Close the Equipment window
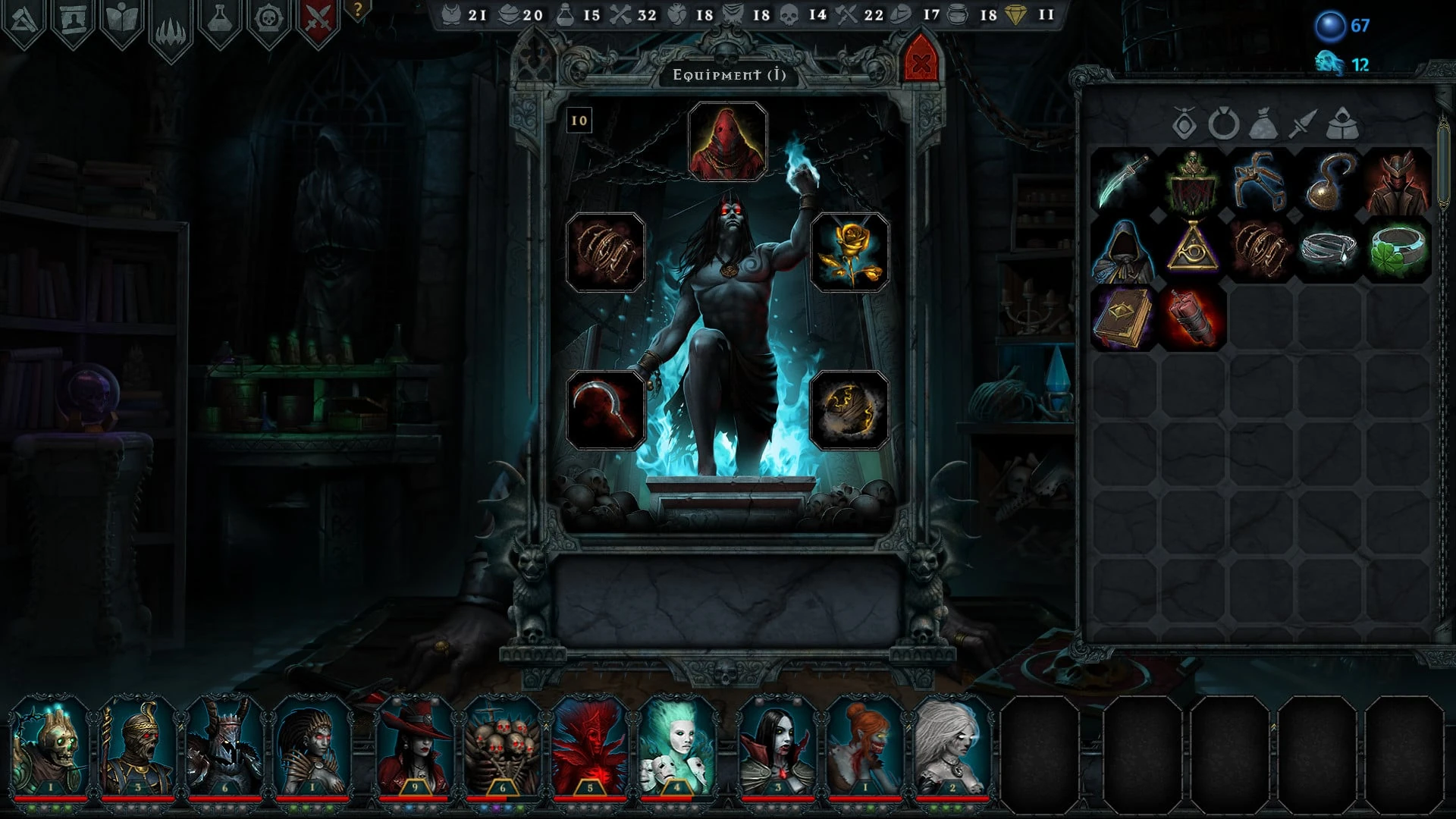 (x=921, y=64)
